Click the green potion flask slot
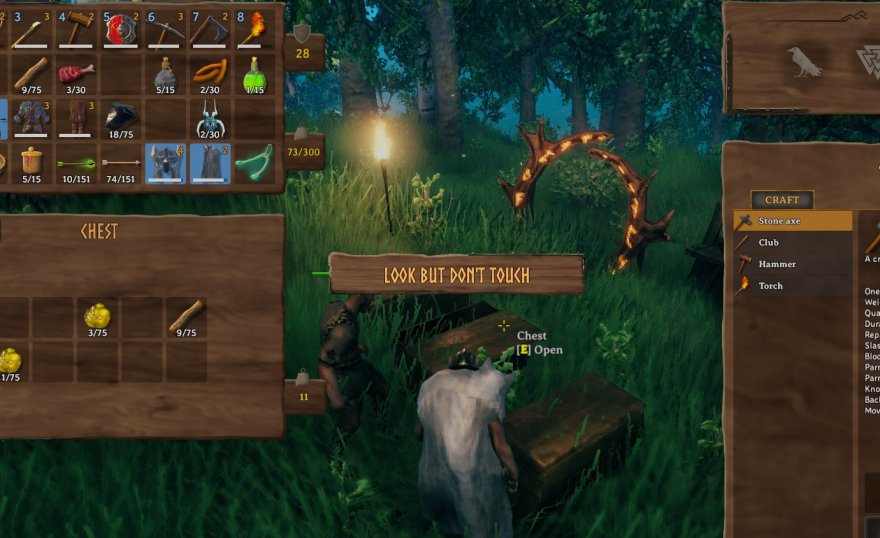The image size is (880, 538). point(255,73)
